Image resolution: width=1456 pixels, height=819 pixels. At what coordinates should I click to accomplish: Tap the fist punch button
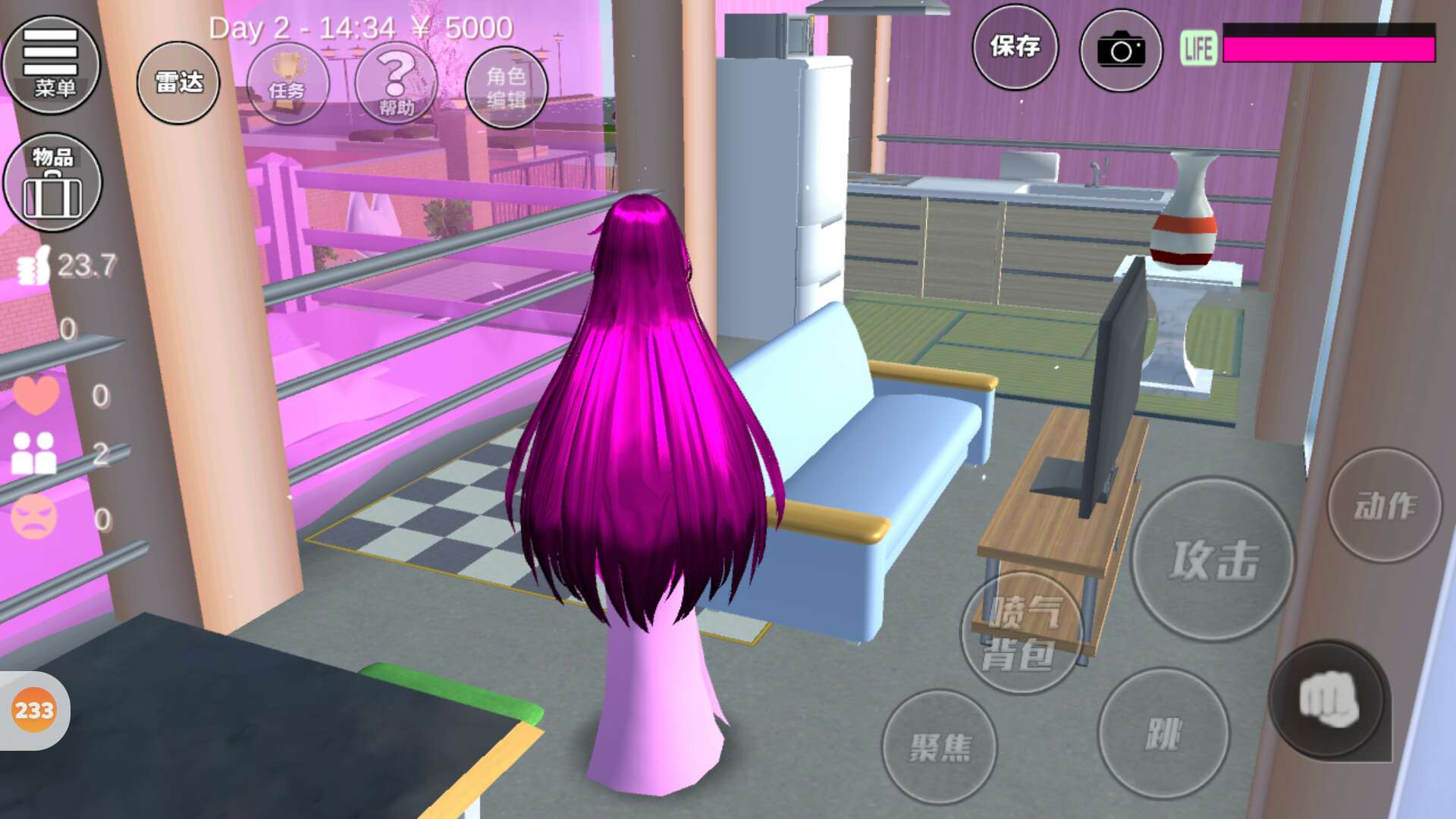[x=1329, y=701]
